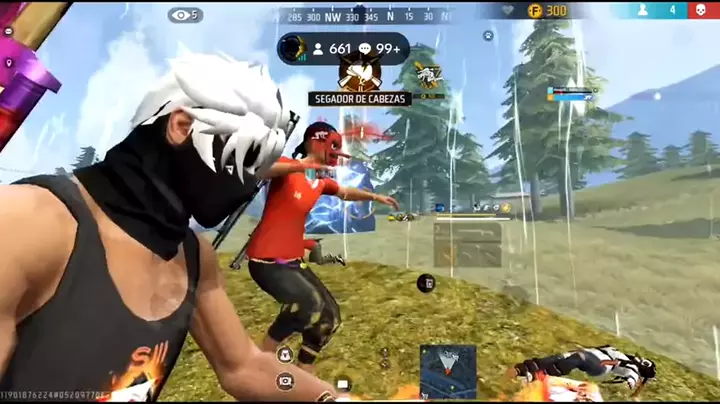
Task: Open the minimap at the bottom
Action: point(448,371)
